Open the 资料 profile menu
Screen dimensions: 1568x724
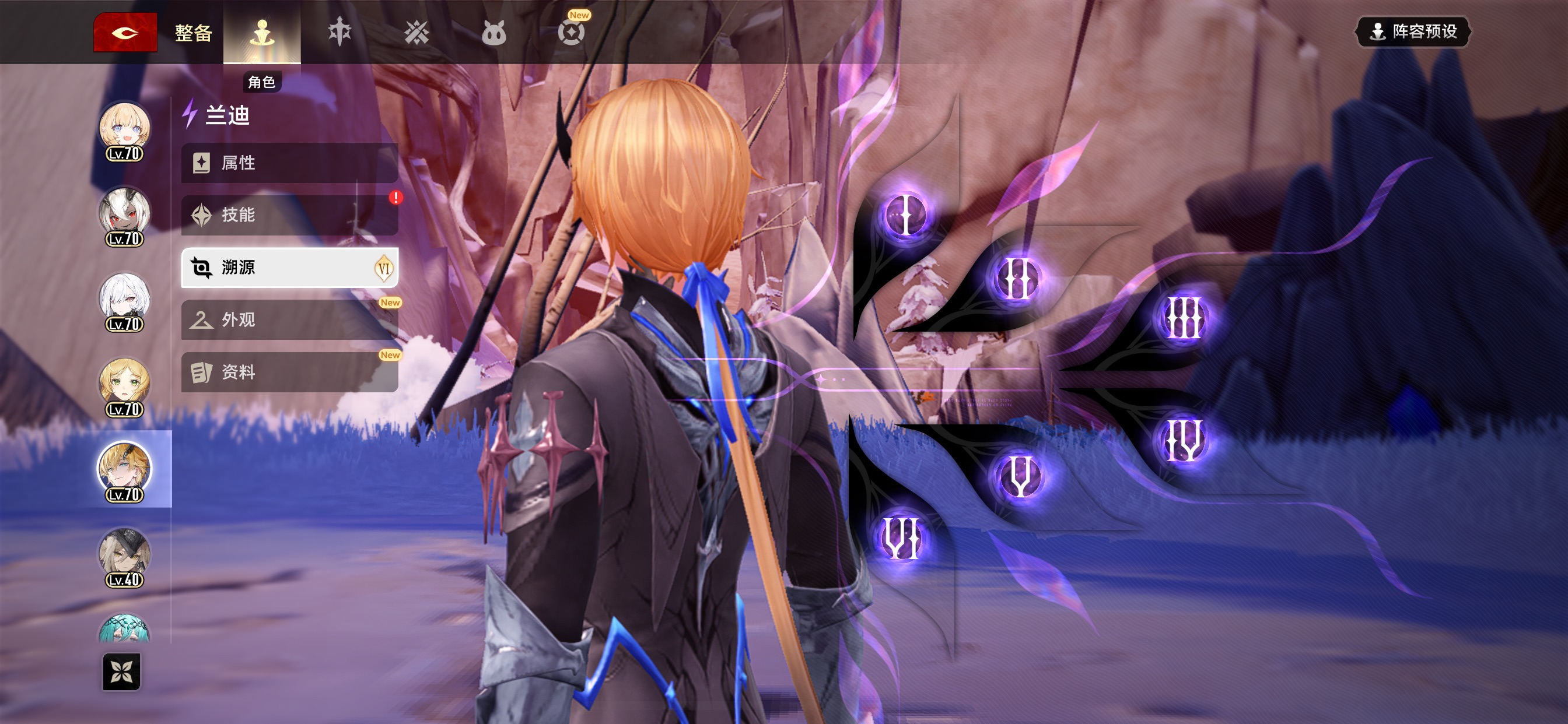[x=290, y=372]
